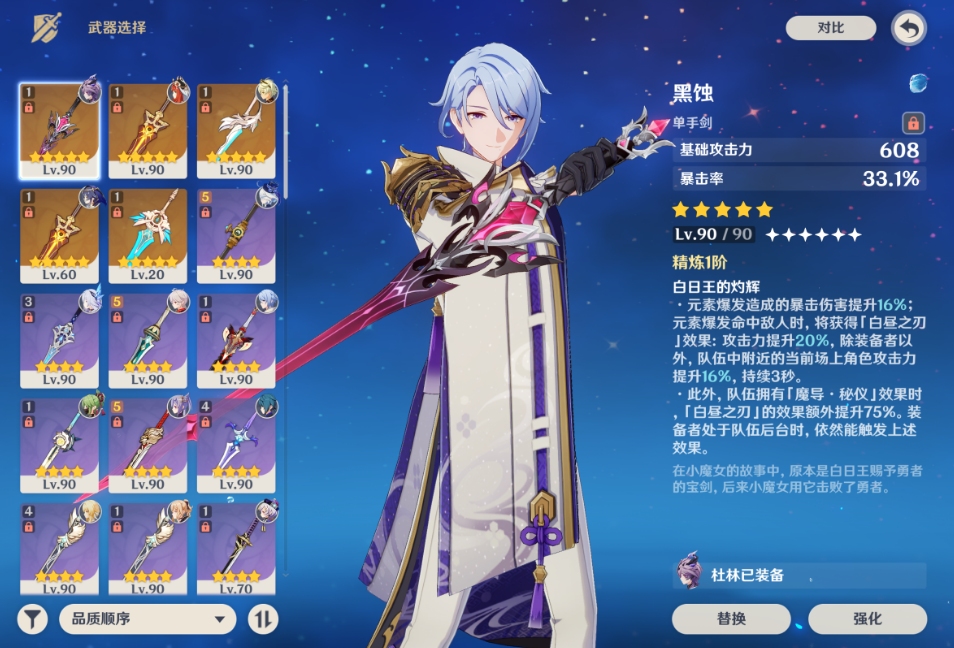Select the silver-blue sword with refinement 3
This screenshot has height=648, width=954.
click(x=60, y=340)
